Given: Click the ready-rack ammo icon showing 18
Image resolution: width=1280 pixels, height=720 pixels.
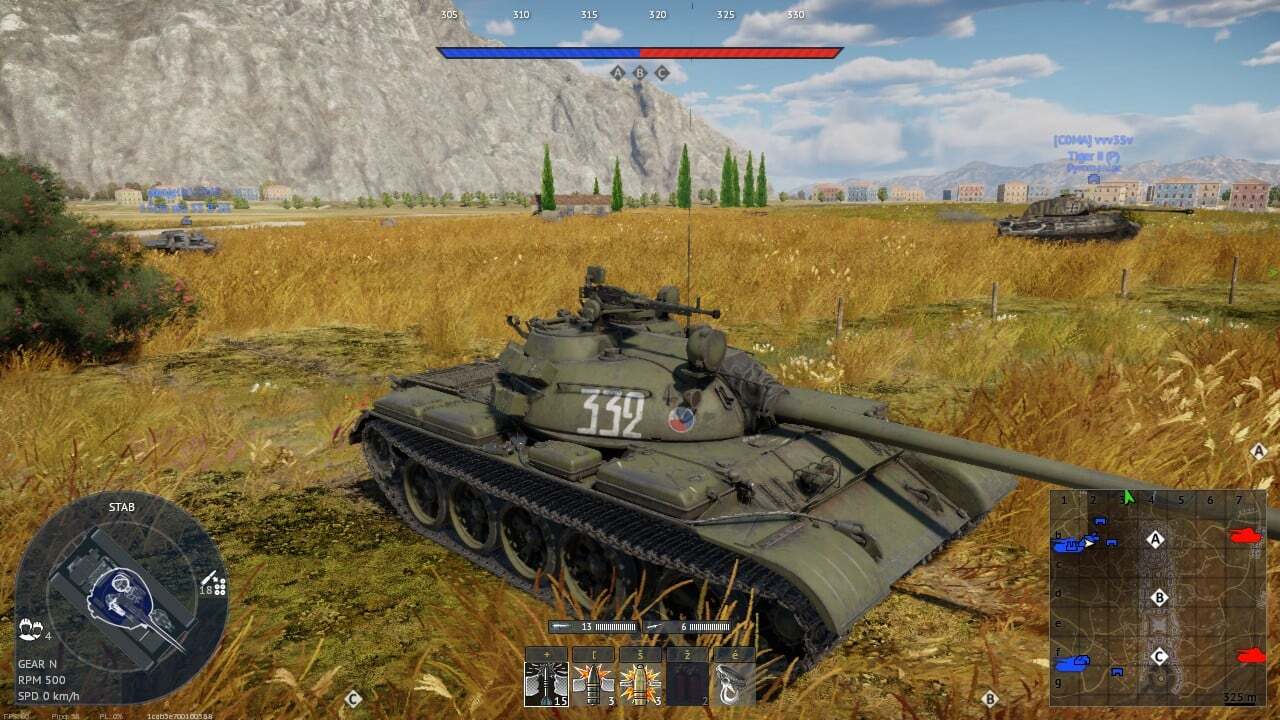Looking at the screenshot, I should click(x=208, y=589).
